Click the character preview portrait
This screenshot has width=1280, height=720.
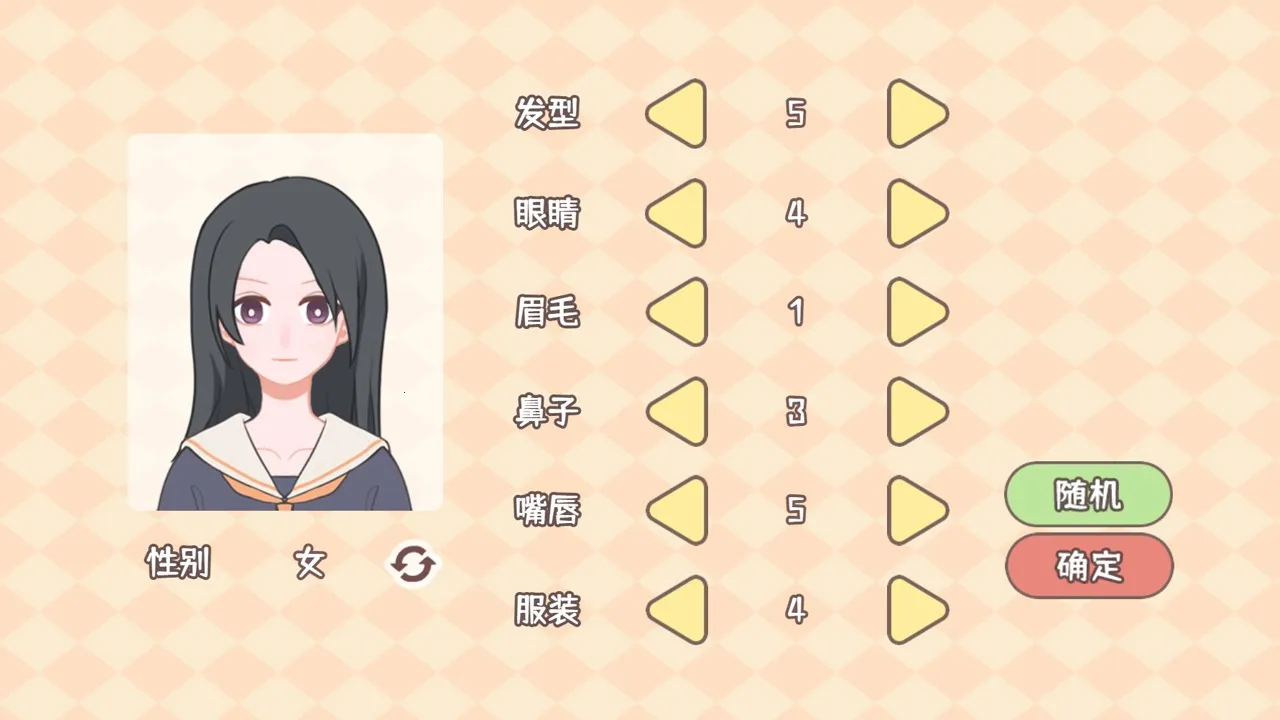284,322
